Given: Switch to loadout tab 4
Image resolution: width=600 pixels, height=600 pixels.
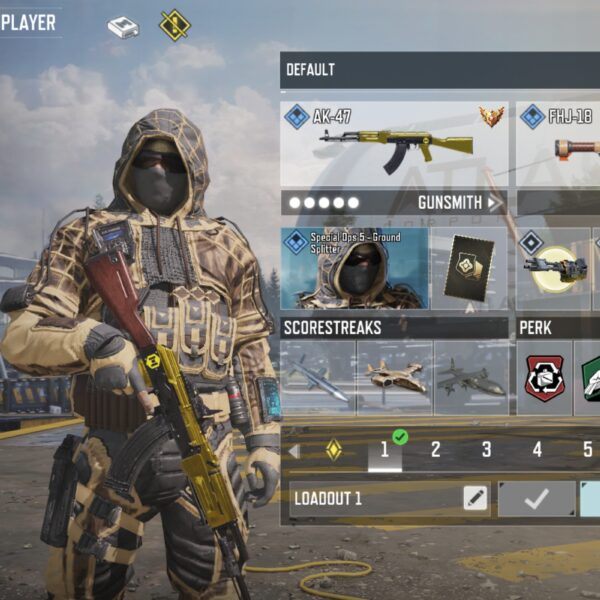Looking at the screenshot, I should click(537, 450).
